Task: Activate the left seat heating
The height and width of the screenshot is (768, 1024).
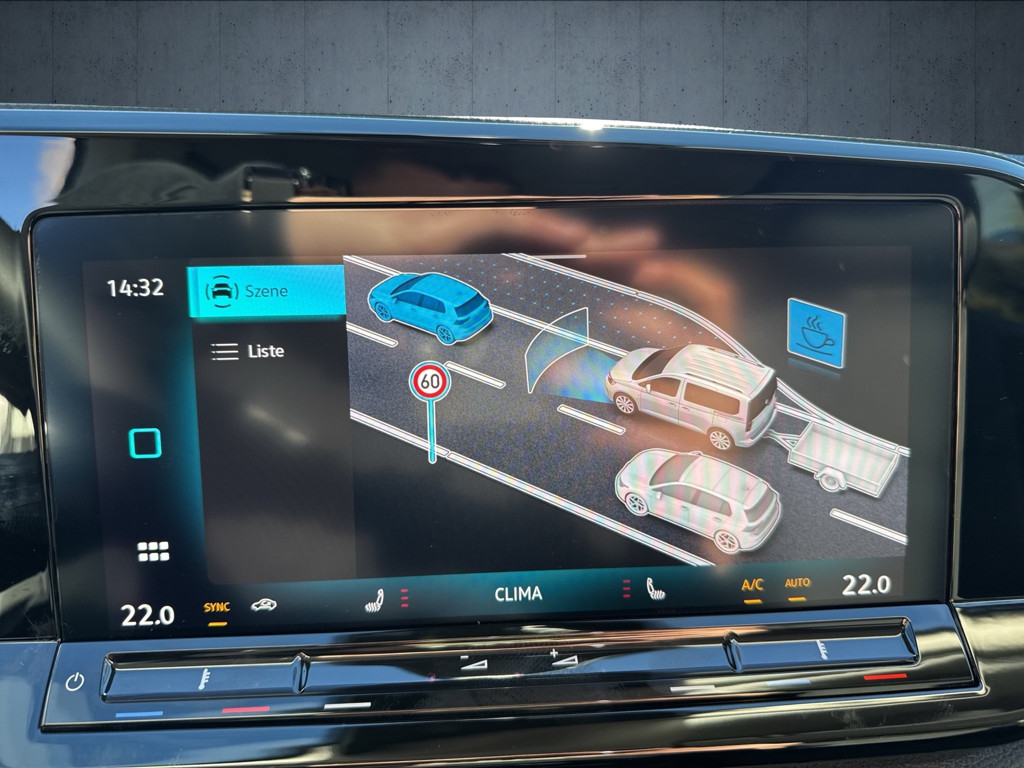Action: (x=375, y=599)
